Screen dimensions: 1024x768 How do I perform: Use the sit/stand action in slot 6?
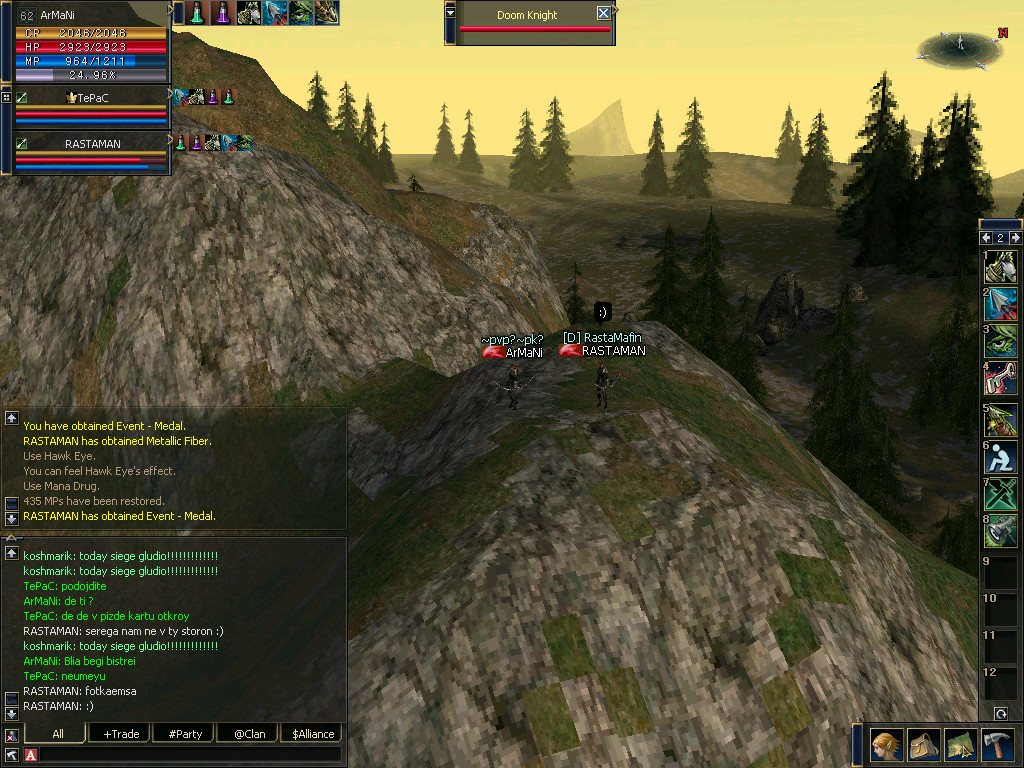pyautogui.click(x=1001, y=456)
